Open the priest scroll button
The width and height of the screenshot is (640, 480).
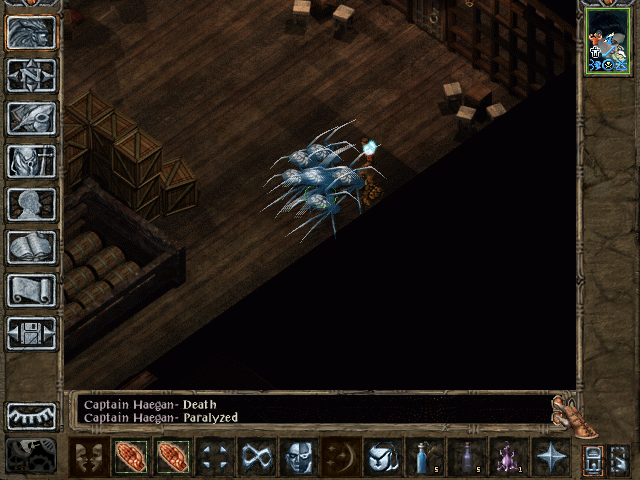coord(31,290)
